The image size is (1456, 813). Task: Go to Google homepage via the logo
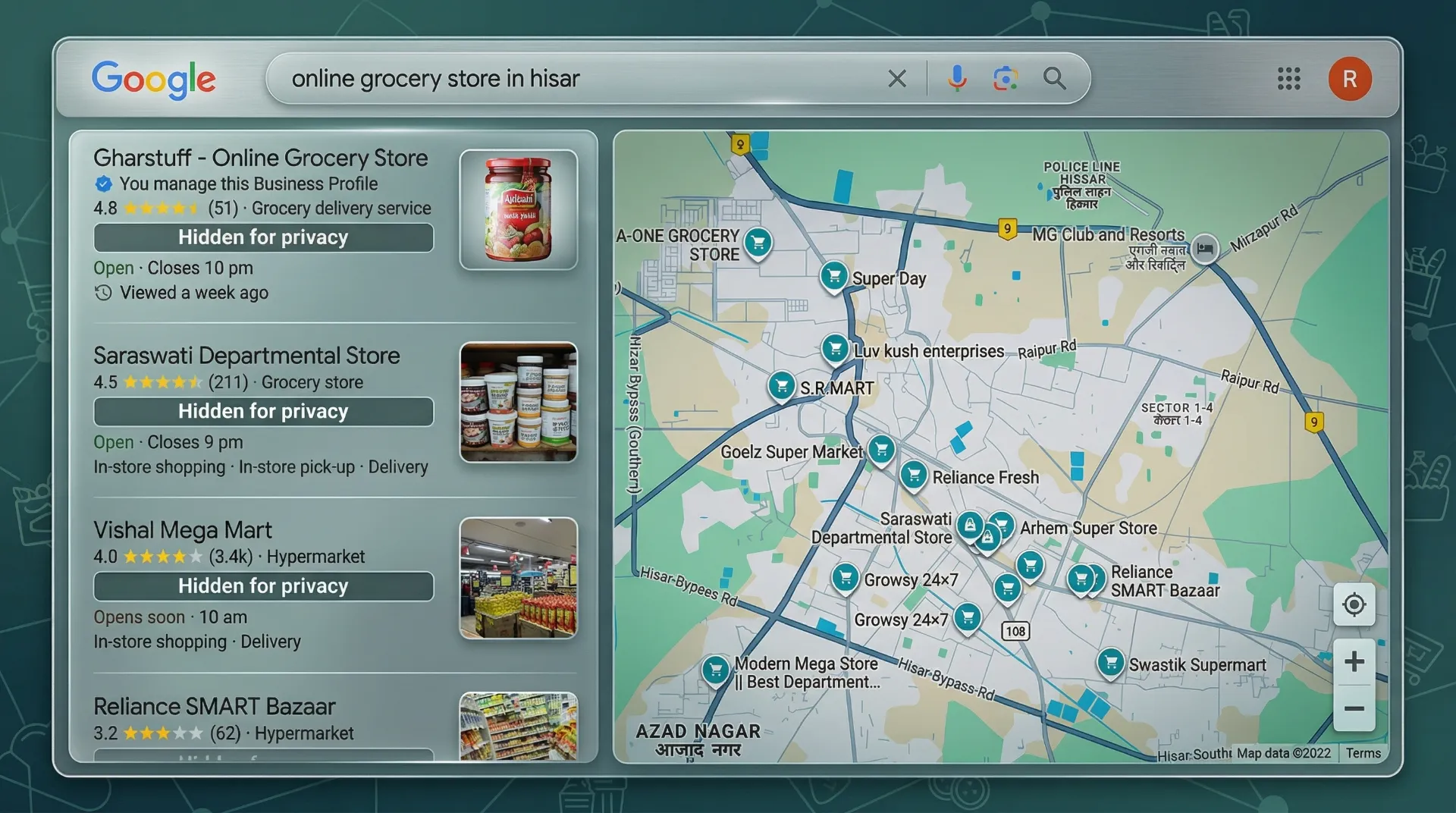154,79
